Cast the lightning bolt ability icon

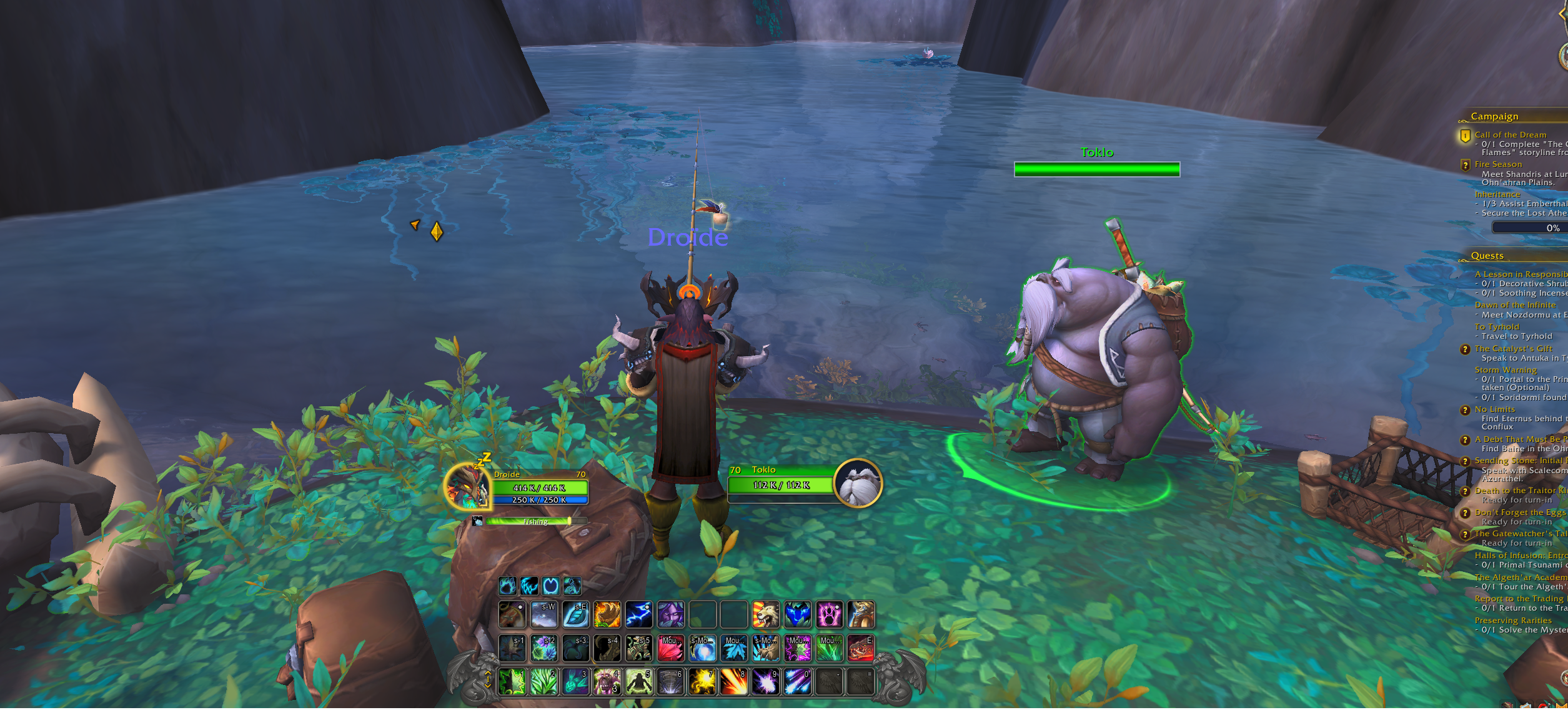638,614
